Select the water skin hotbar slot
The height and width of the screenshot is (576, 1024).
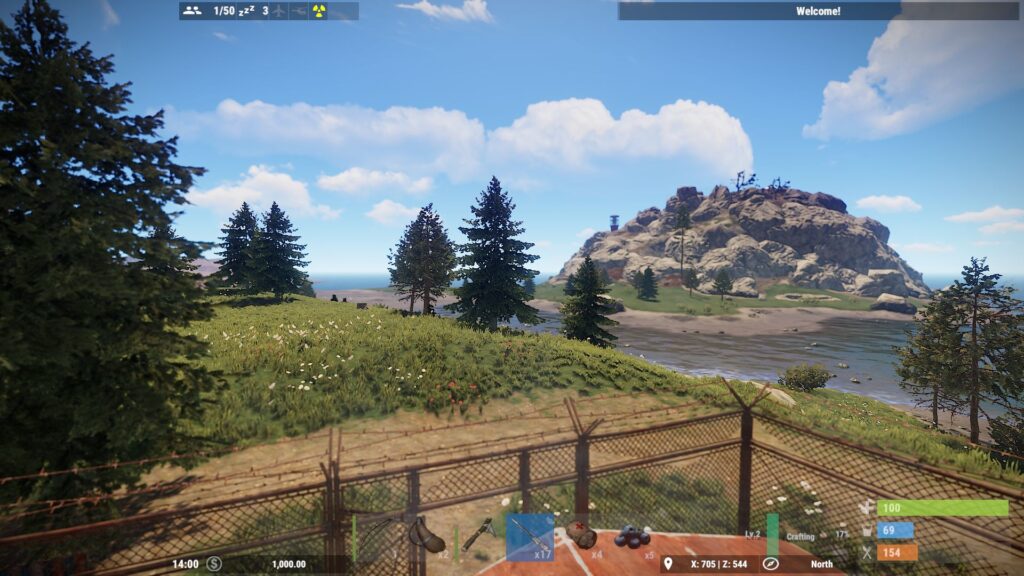coord(429,537)
